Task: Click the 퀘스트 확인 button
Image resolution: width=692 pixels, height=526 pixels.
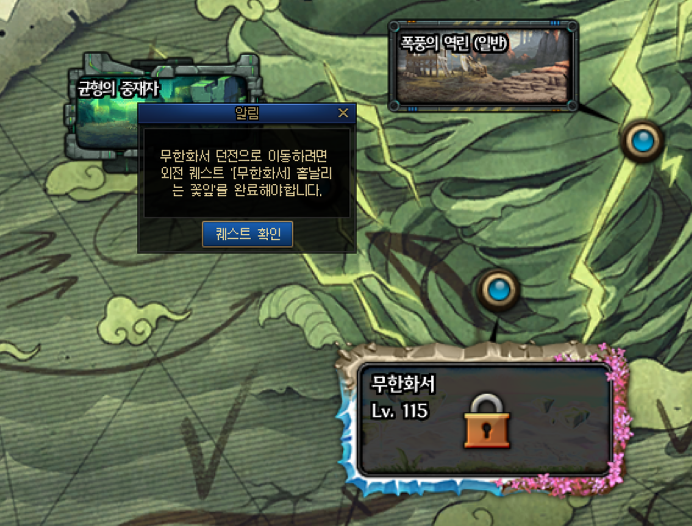Action: (x=247, y=234)
